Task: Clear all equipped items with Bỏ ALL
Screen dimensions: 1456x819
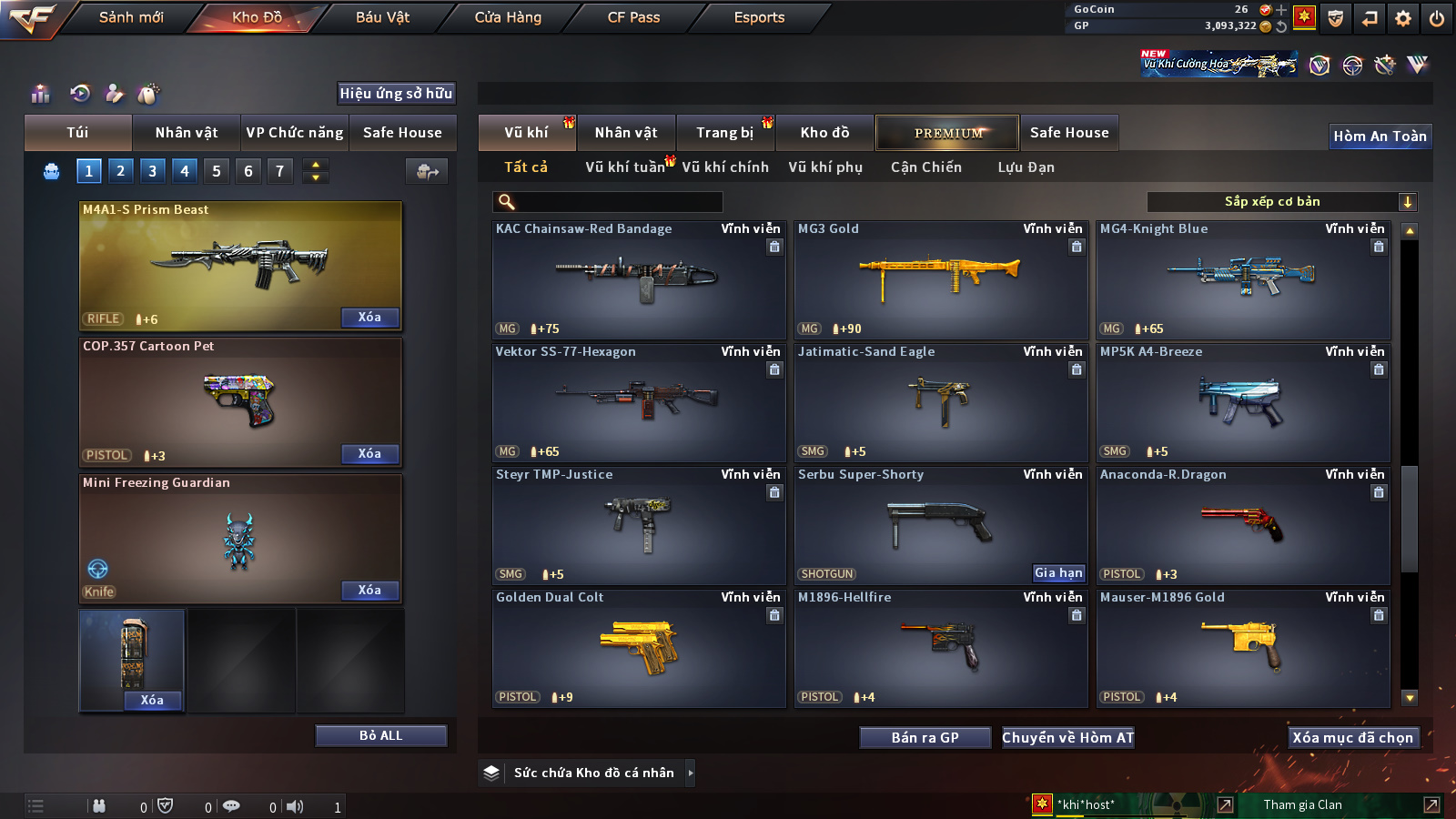Action: [380, 735]
